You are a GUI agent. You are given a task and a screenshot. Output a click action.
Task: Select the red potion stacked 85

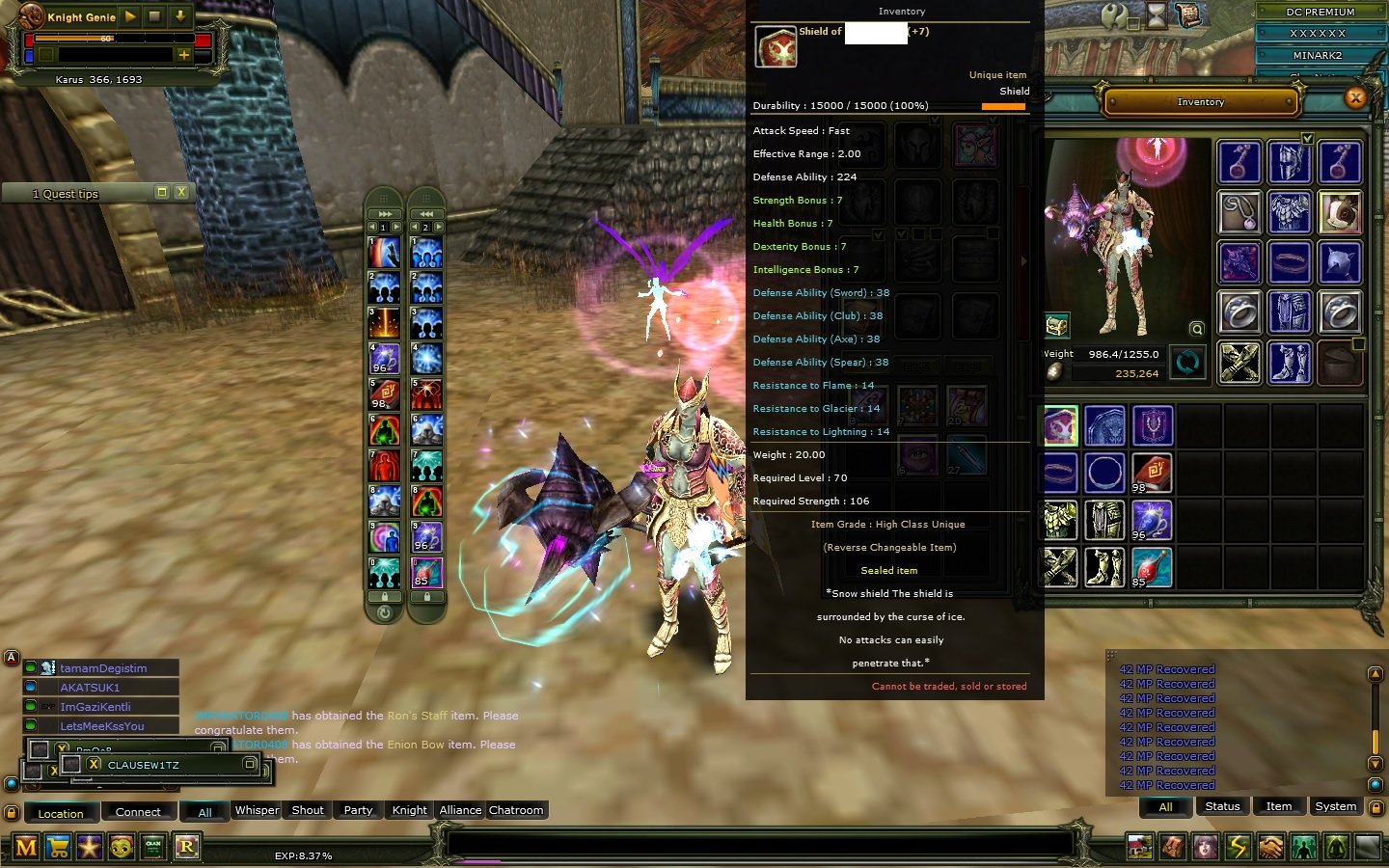click(x=1152, y=567)
